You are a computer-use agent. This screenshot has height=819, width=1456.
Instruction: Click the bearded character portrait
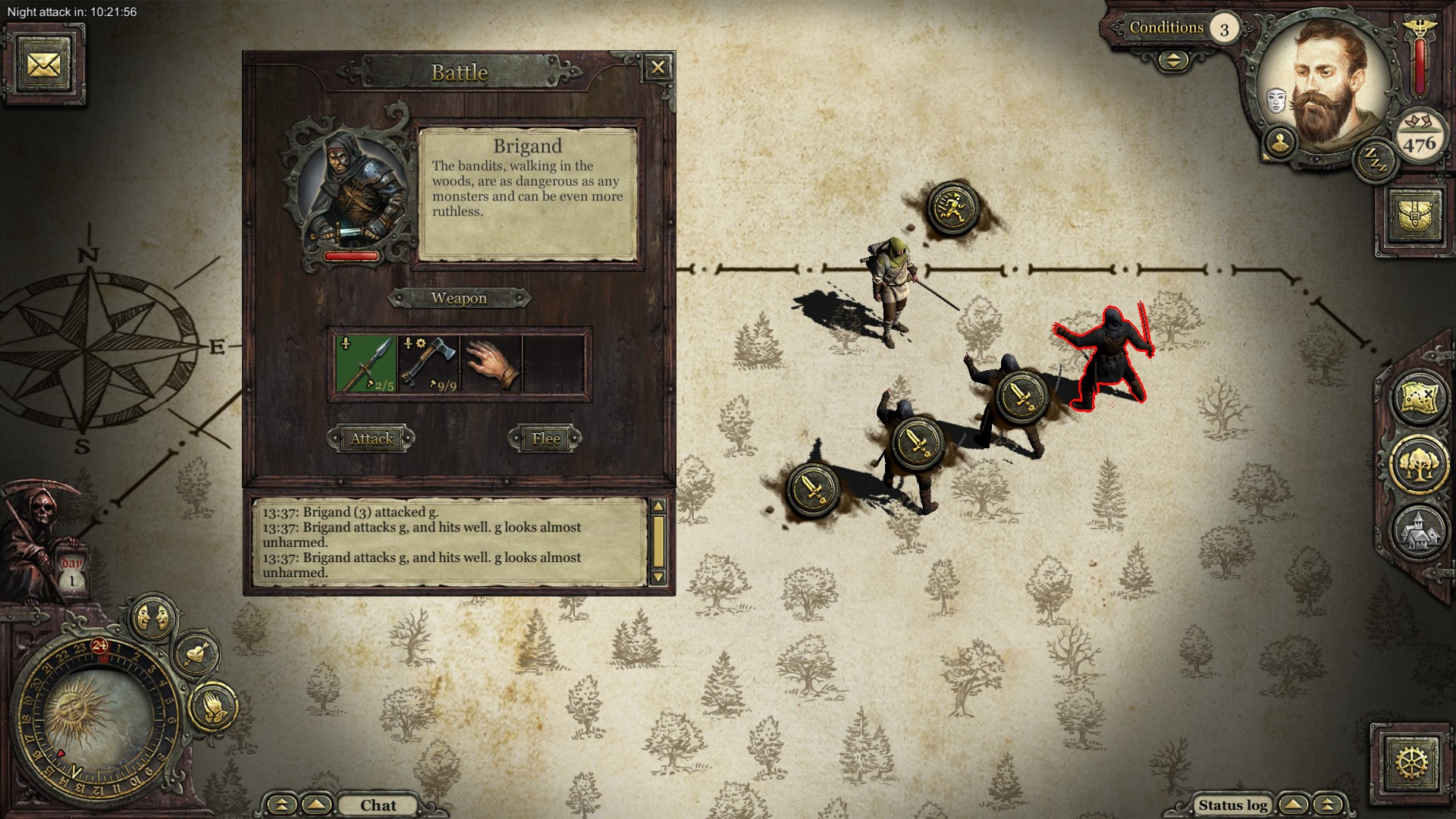click(x=1323, y=83)
